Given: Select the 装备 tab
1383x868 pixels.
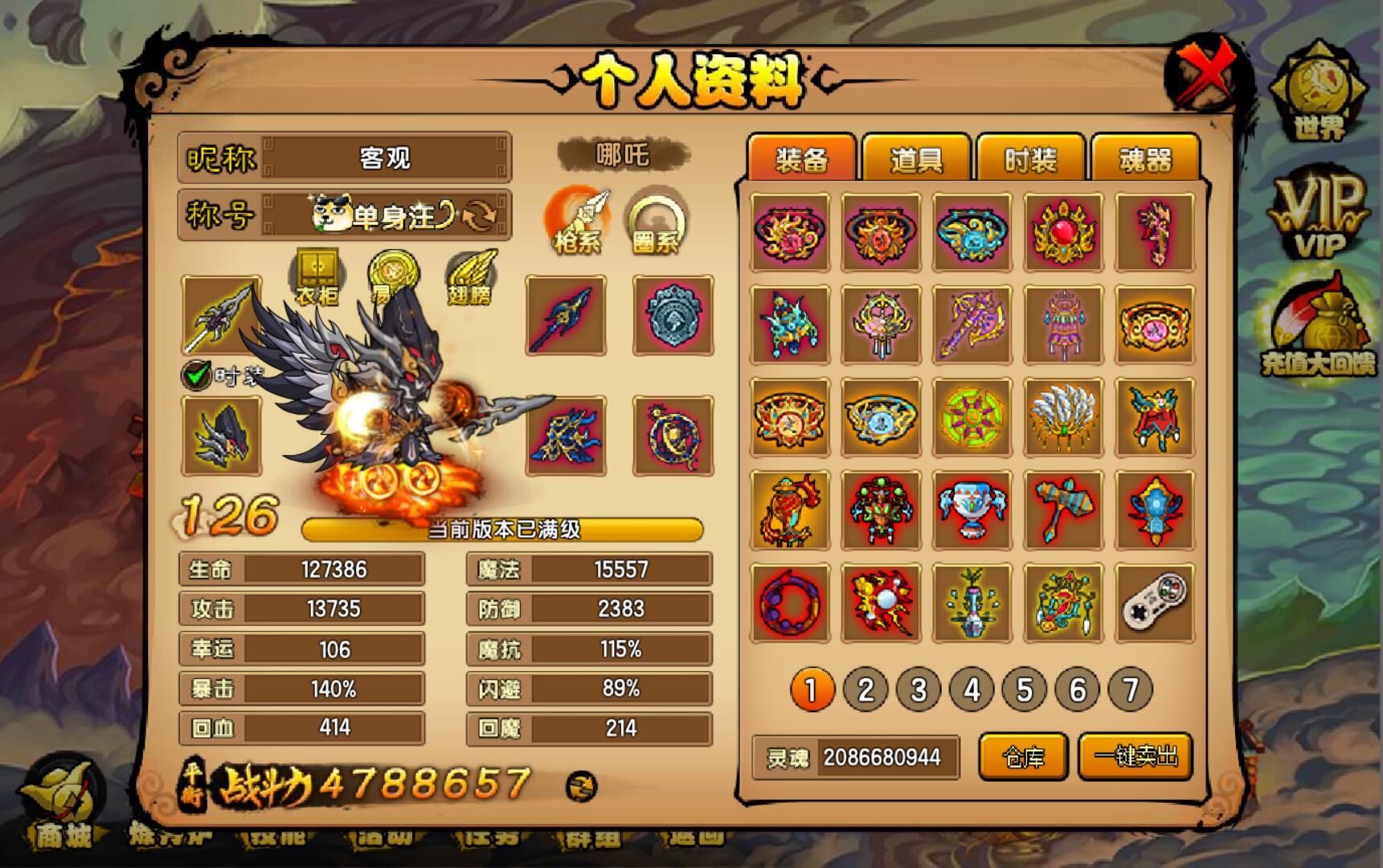Looking at the screenshot, I should pyautogui.click(x=800, y=159).
